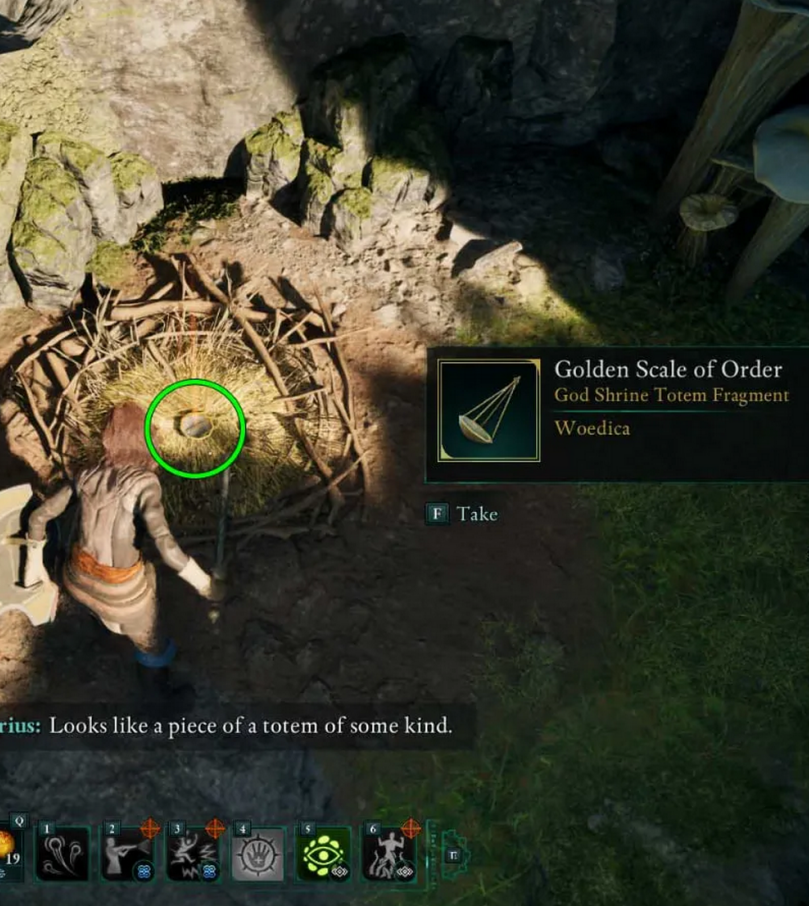Trigger the lightning-struck figure ability

tap(193, 853)
